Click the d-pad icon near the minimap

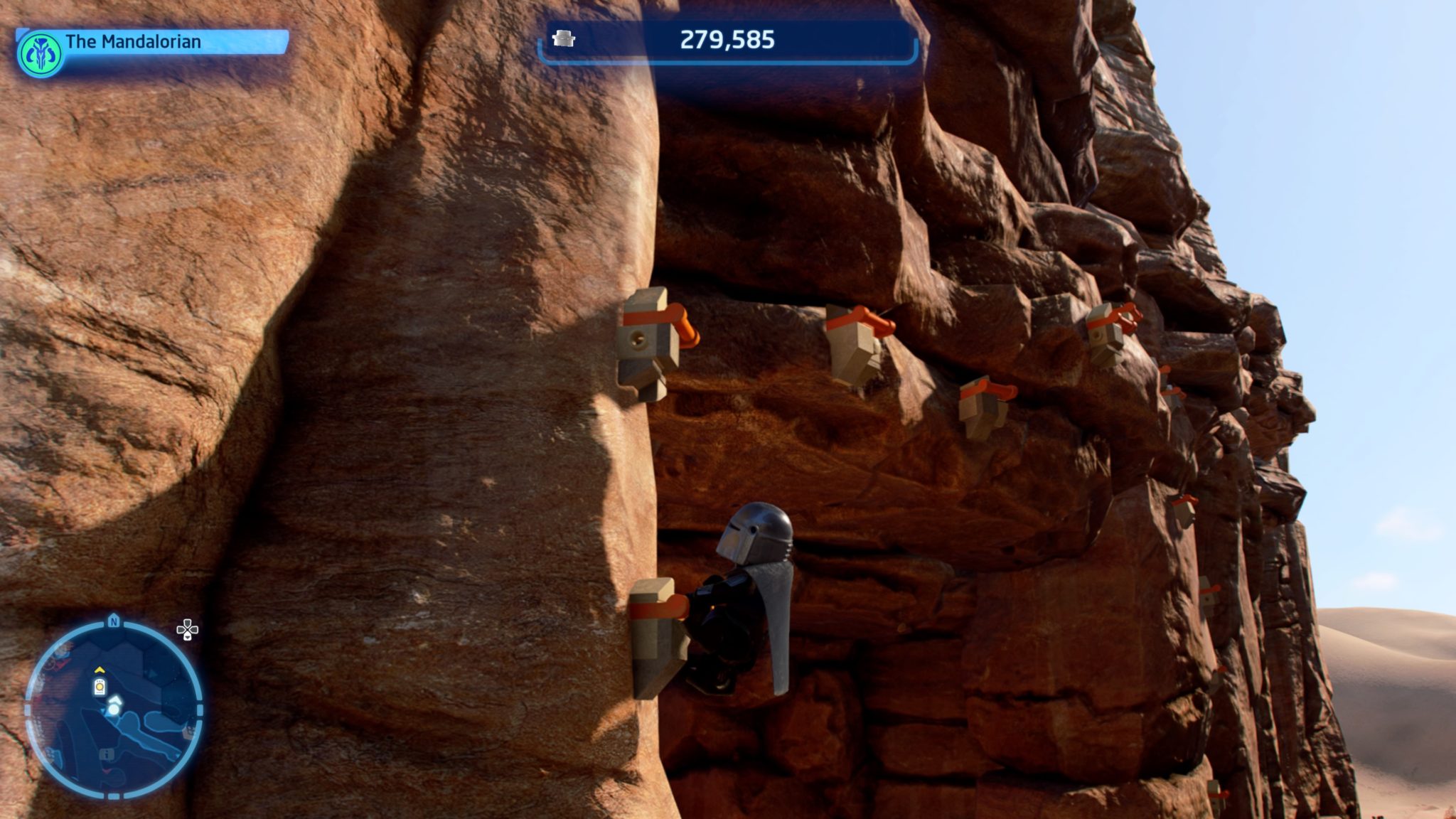tap(188, 628)
